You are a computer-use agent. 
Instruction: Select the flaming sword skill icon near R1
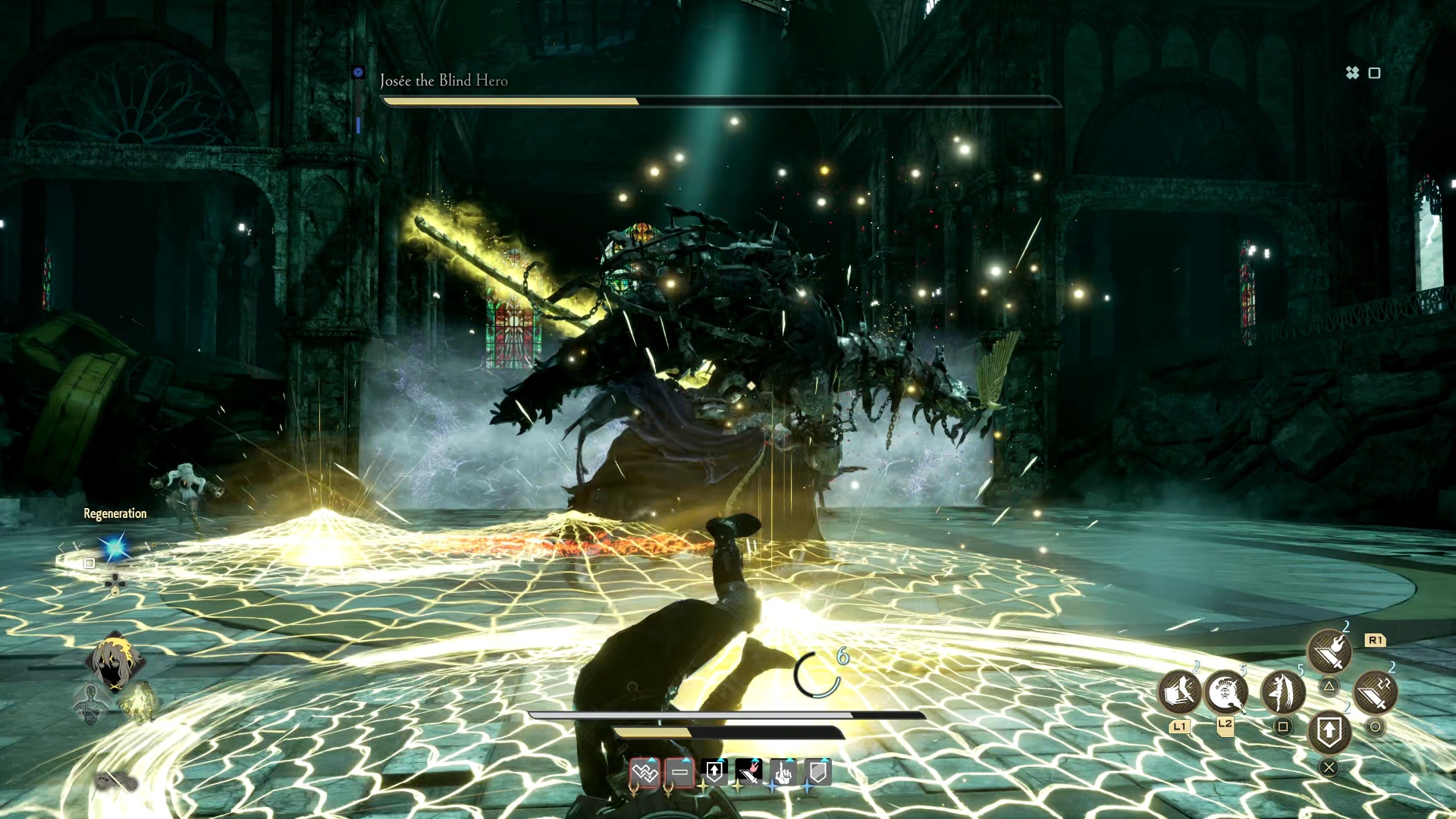point(1329,651)
